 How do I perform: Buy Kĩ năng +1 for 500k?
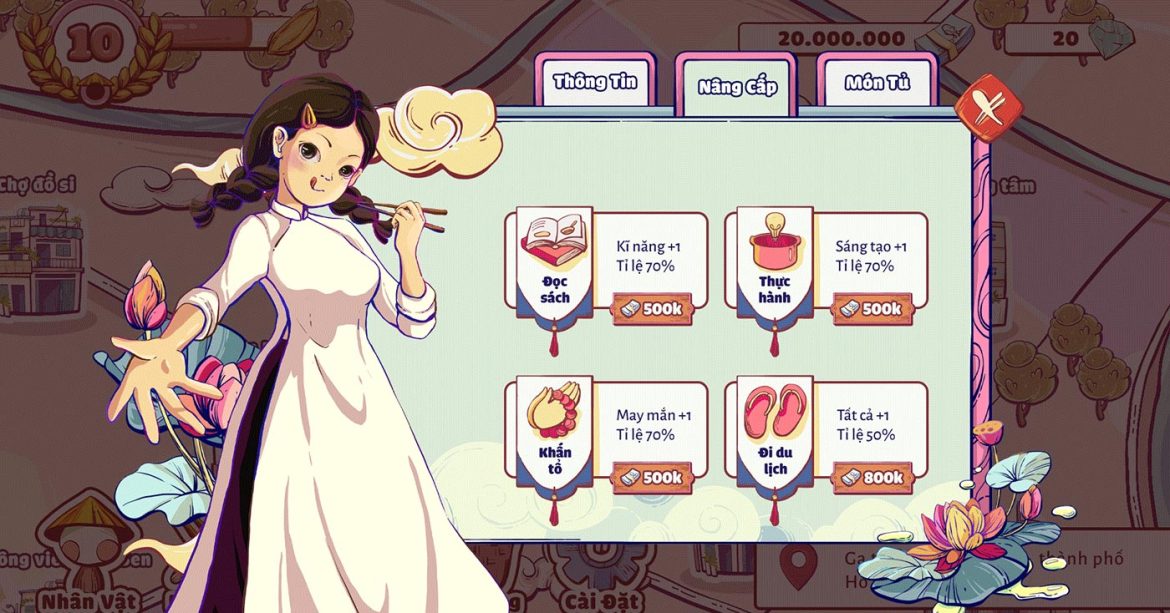click(651, 309)
